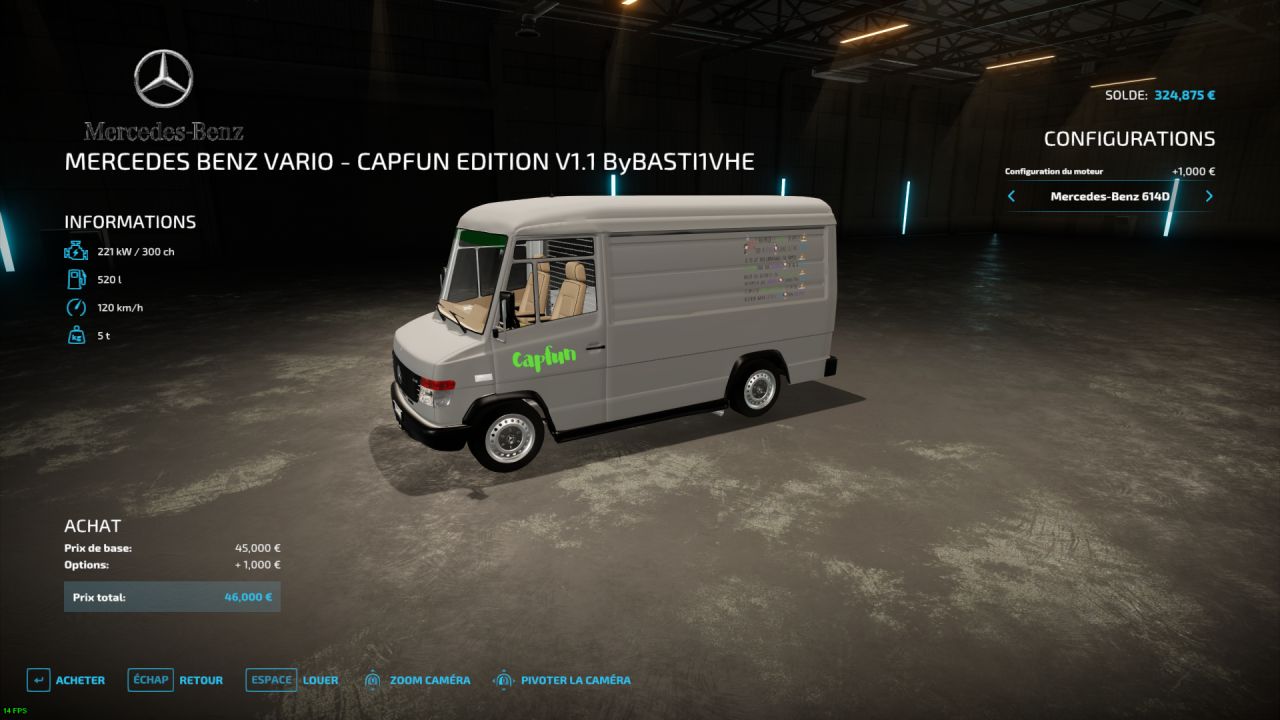Click RETOUR to go back
Image resolution: width=1280 pixels, height=720 pixels.
tap(200, 679)
